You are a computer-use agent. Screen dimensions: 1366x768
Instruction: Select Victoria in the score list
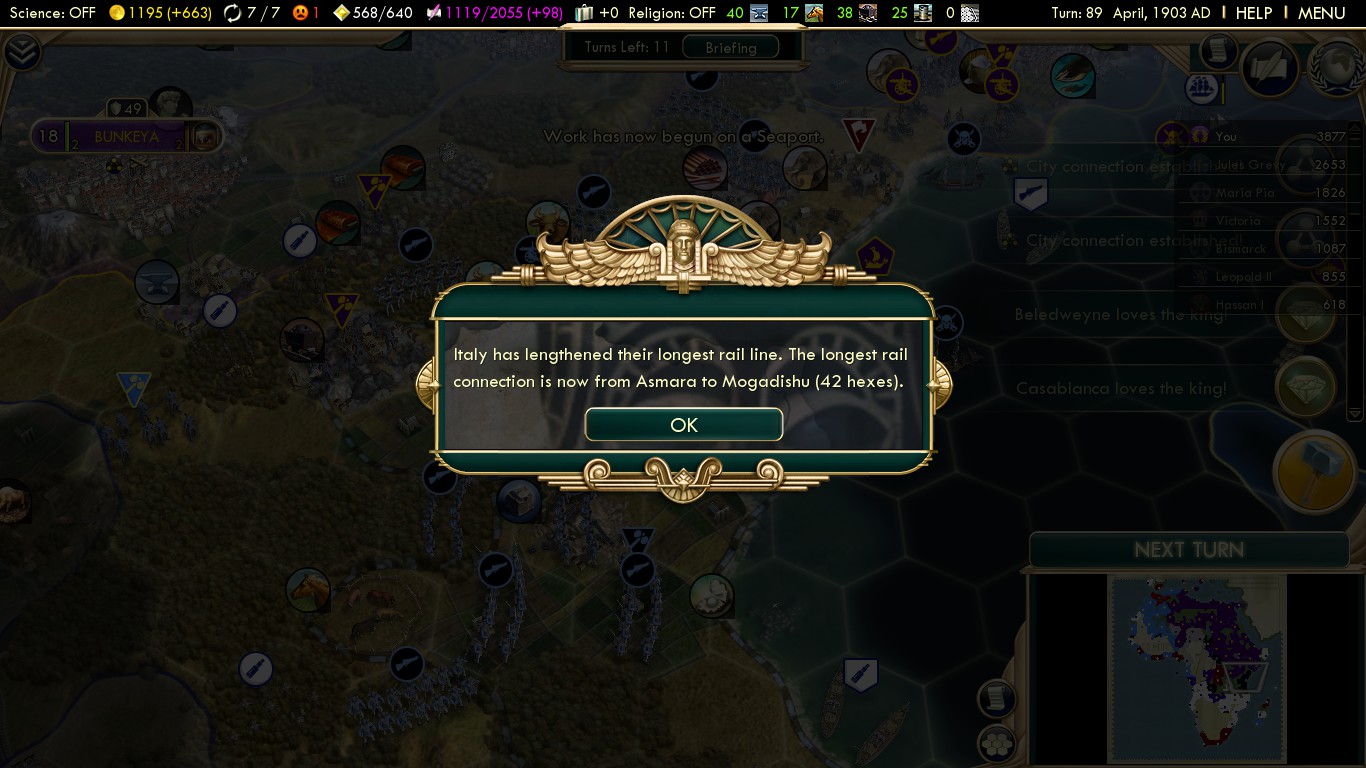tap(1238, 220)
